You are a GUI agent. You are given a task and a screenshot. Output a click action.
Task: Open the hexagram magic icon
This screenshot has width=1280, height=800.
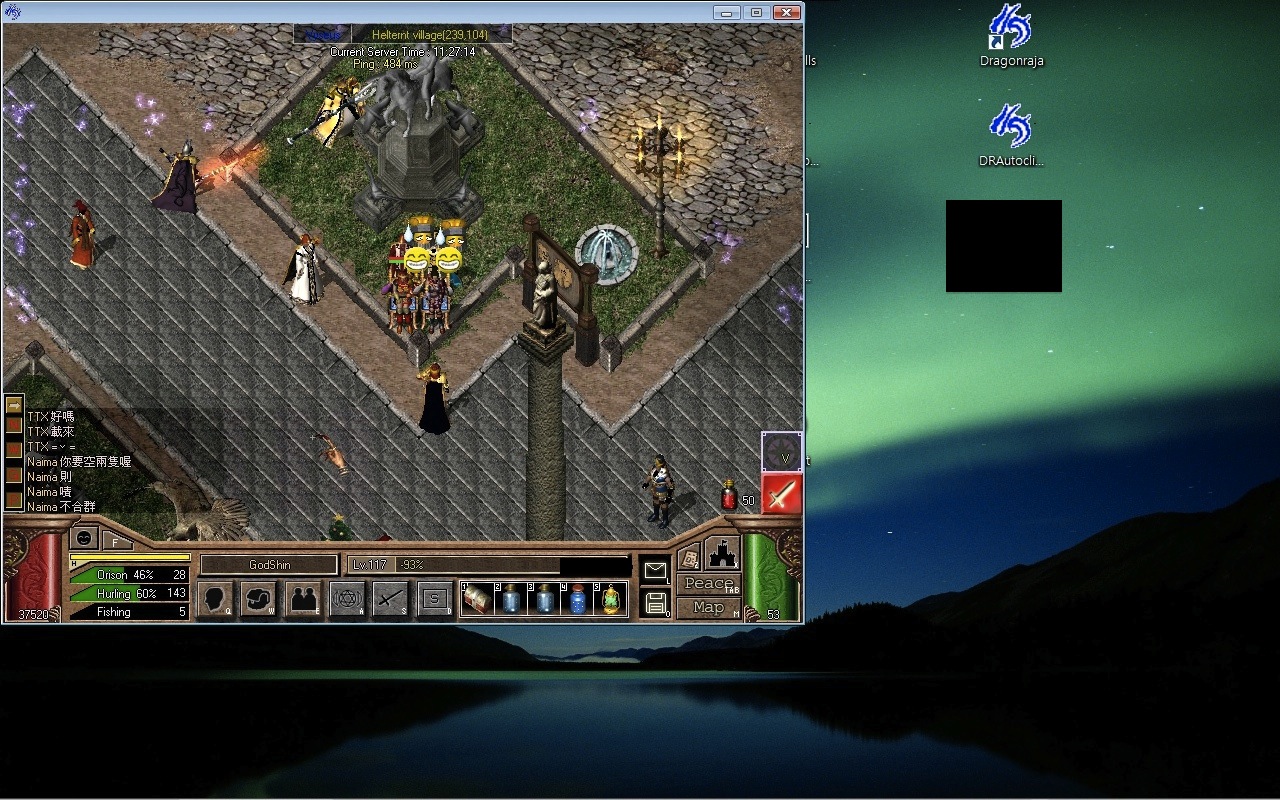pyautogui.click(x=346, y=598)
